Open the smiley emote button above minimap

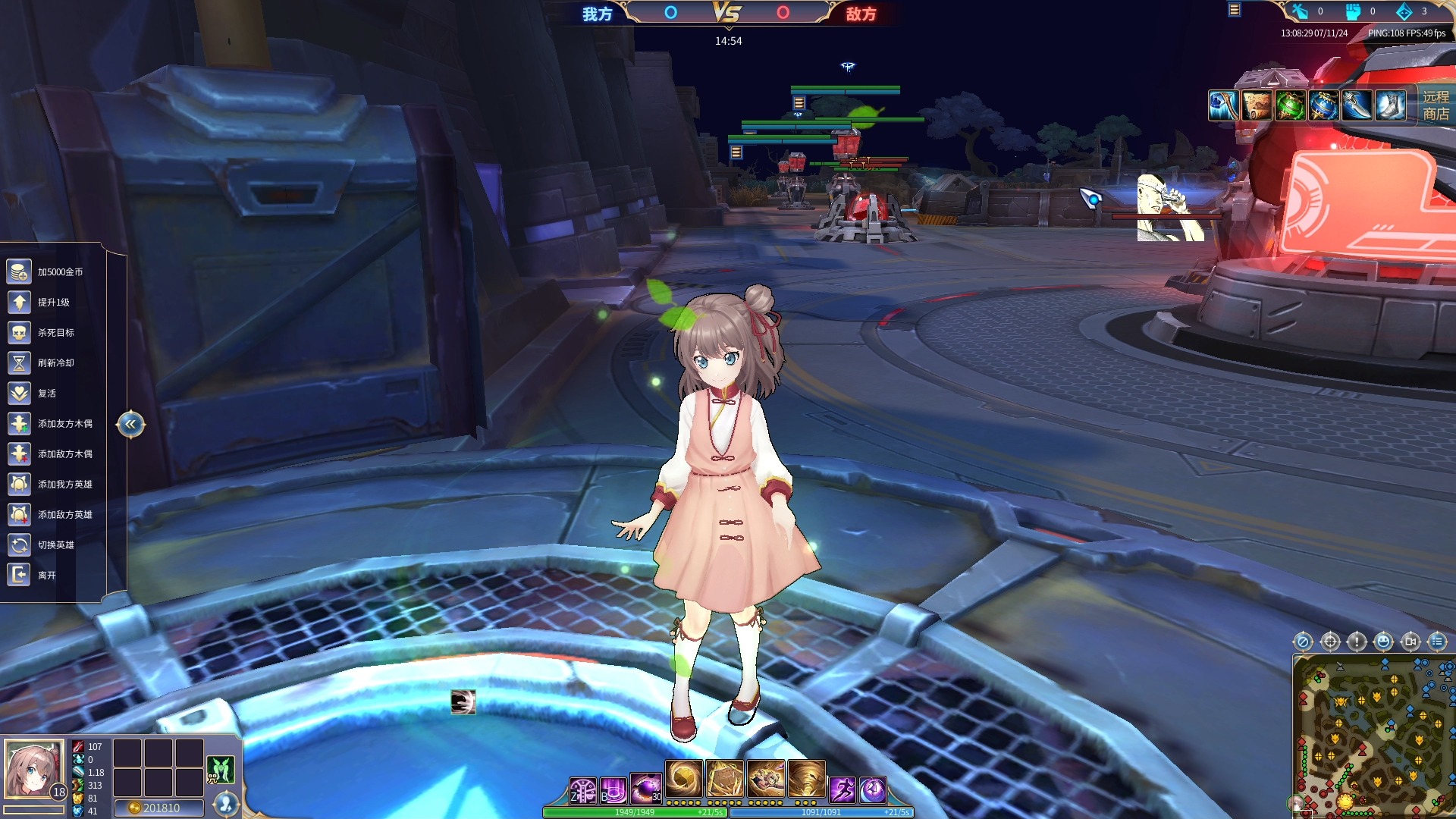(1383, 642)
